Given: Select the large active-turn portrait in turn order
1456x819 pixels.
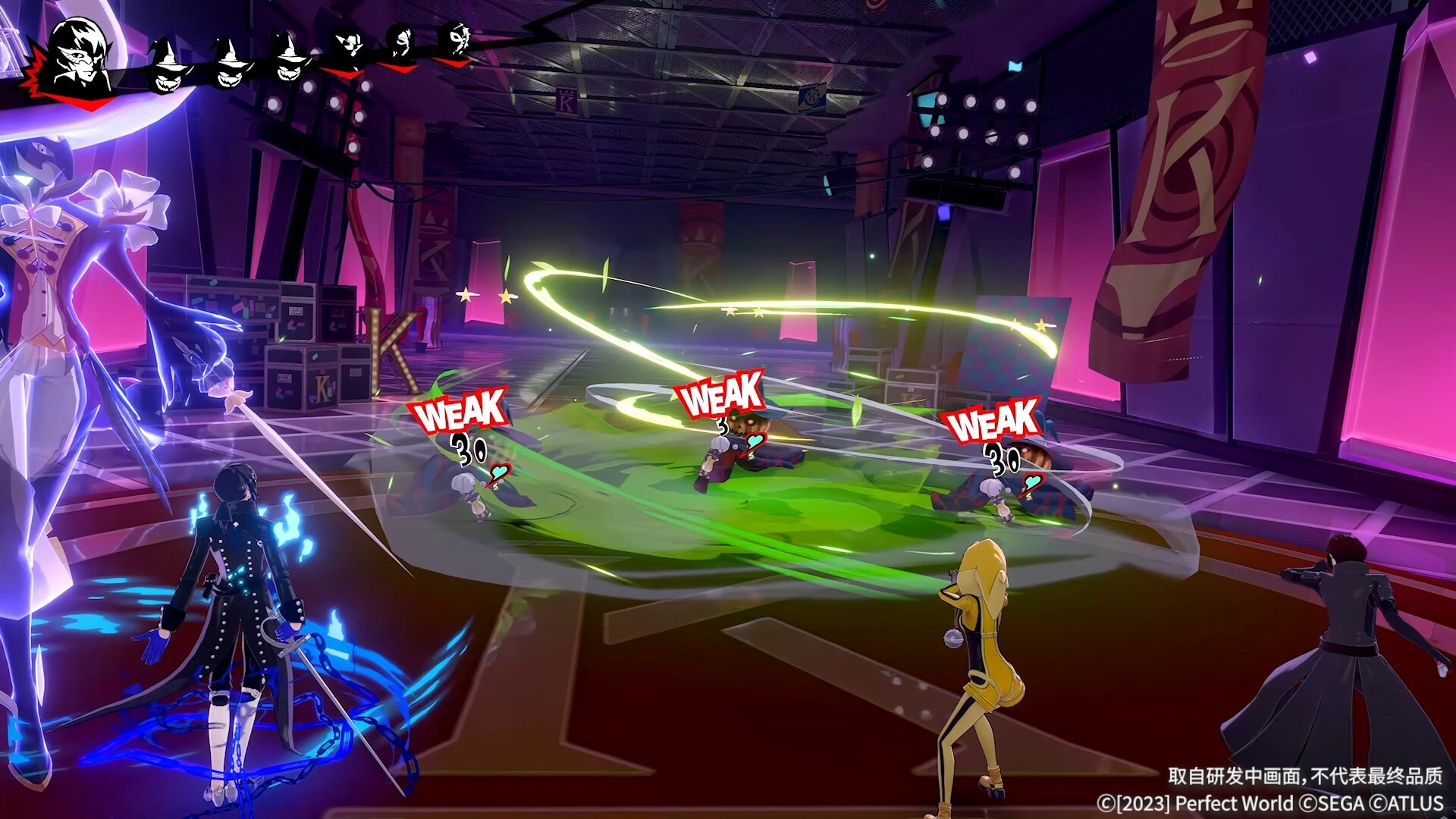Looking at the screenshot, I should coord(80,55).
